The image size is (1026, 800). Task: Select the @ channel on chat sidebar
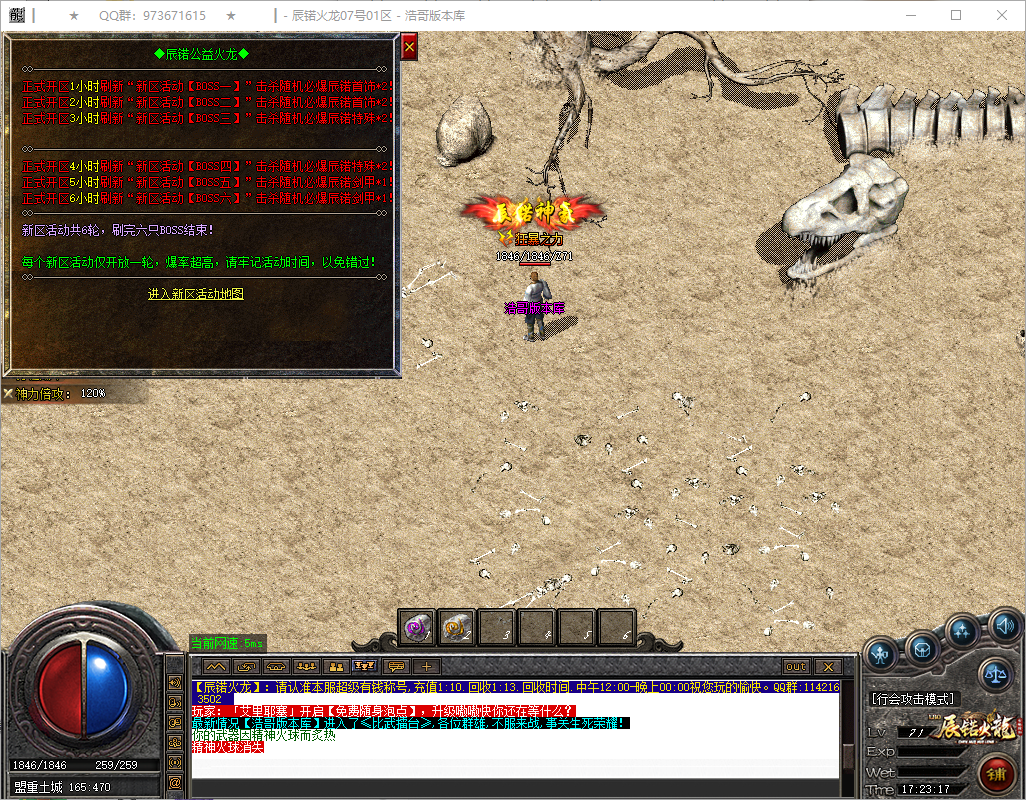(x=175, y=780)
